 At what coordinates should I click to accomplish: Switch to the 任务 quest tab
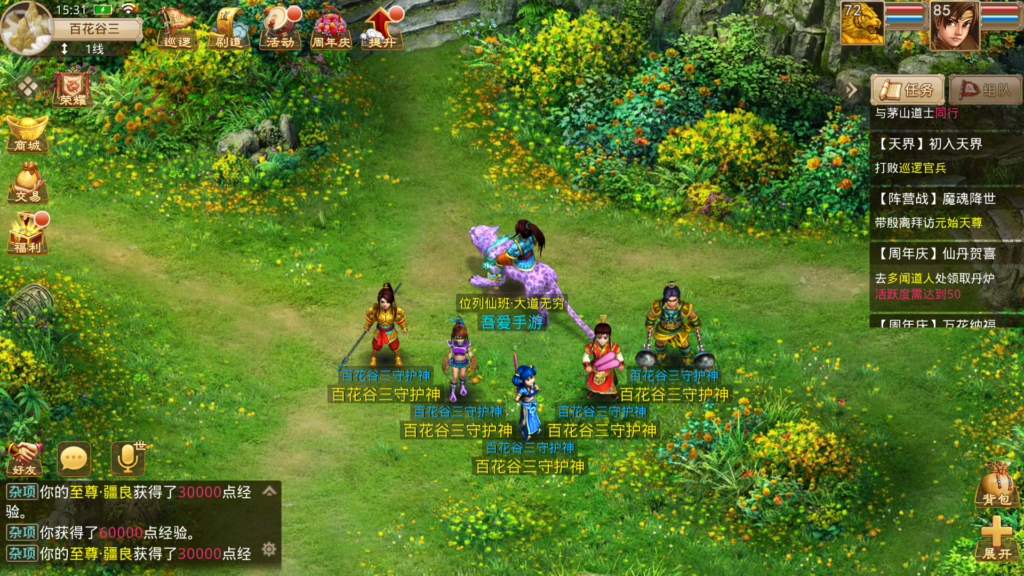[908, 90]
